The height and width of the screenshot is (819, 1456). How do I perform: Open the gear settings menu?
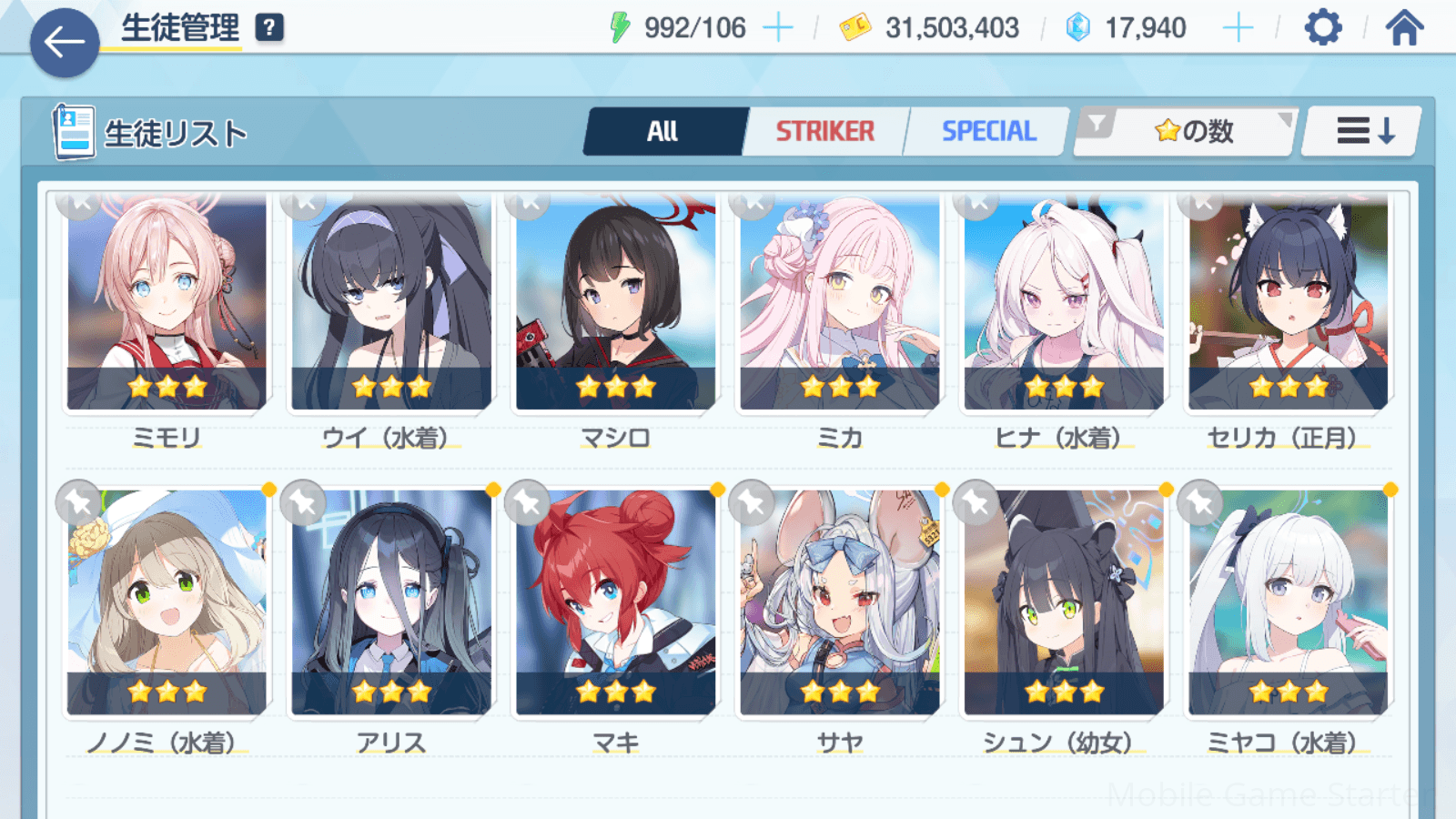click(x=1322, y=28)
